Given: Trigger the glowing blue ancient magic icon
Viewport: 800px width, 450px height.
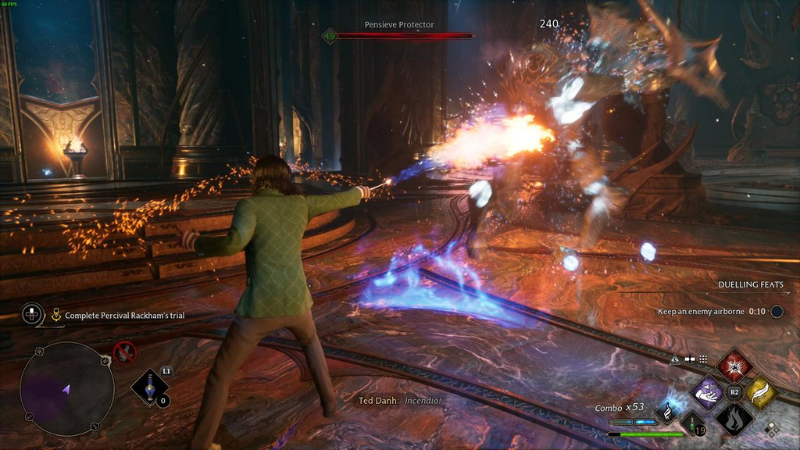Looking at the screenshot, I should tap(668, 409).
